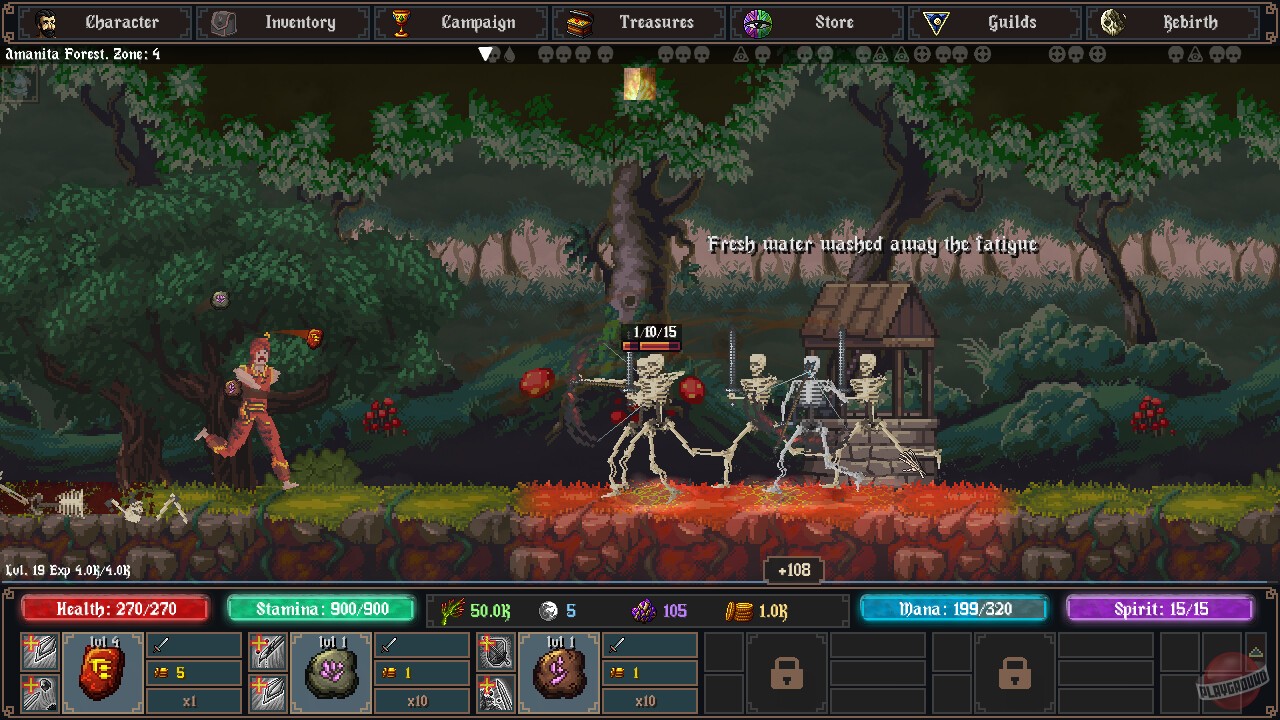Switch to the Inventory tab
Screen dimensions: 1280x720
point(283,22)
